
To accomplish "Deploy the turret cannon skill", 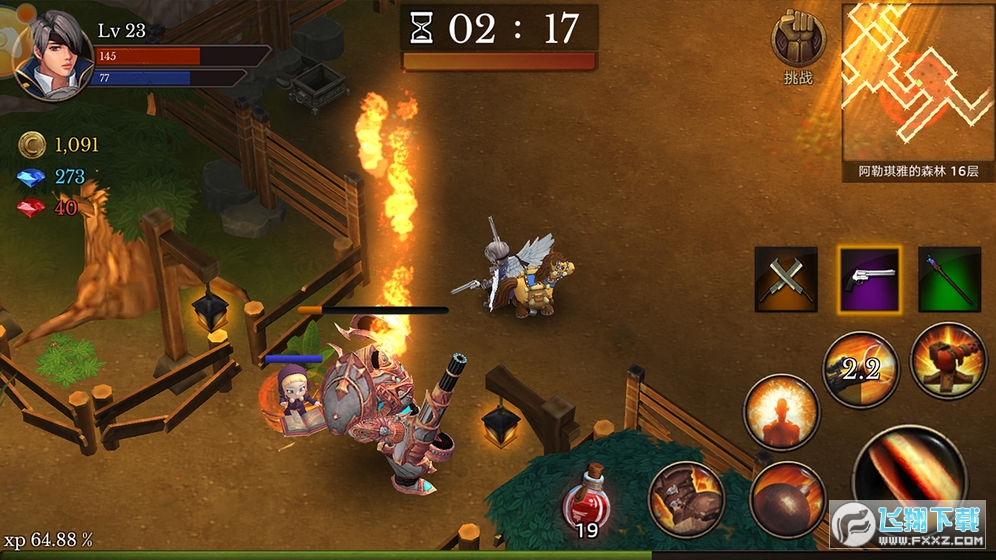I will coord(947,360).
